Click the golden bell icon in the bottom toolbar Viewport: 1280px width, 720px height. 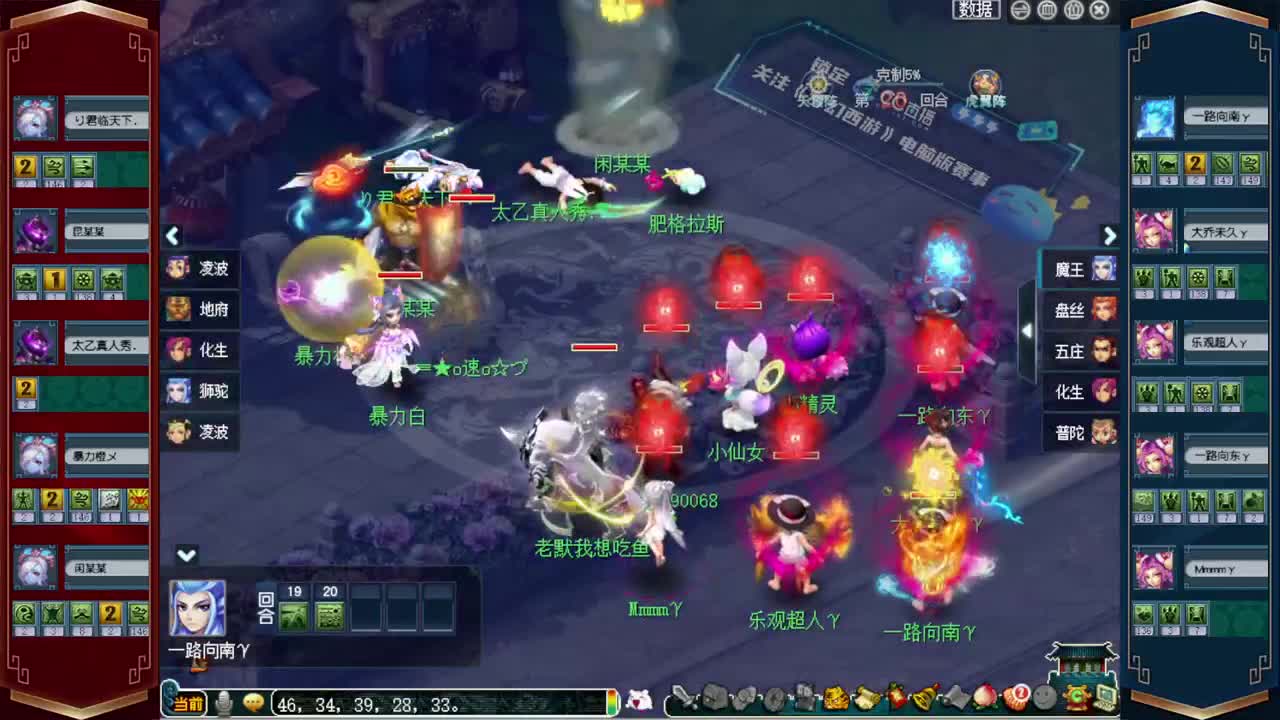coord(923,700)
